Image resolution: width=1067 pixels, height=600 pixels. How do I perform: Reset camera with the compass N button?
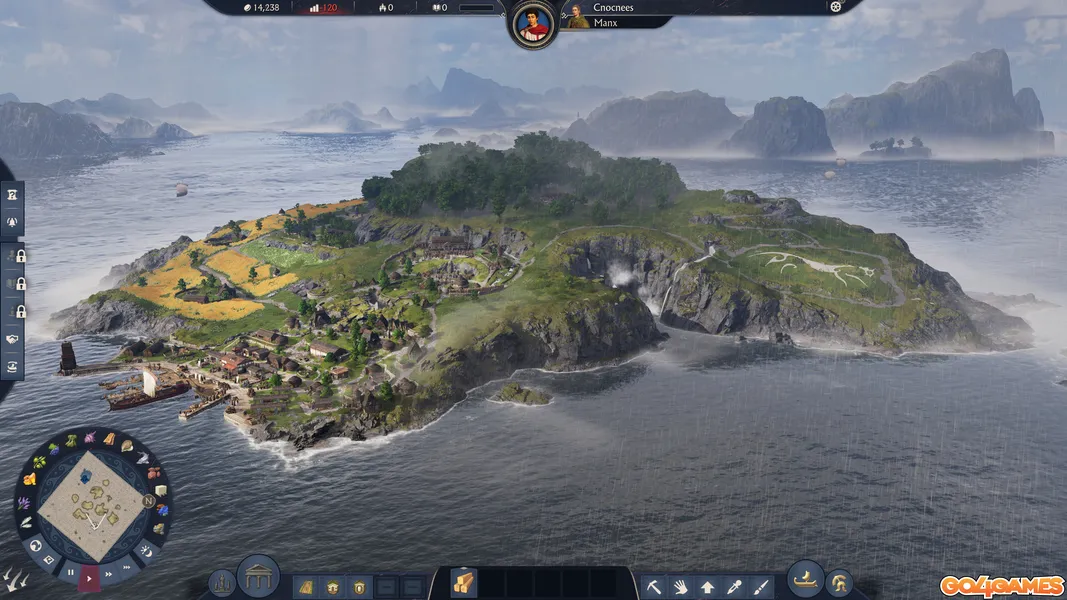click(149, 501)
